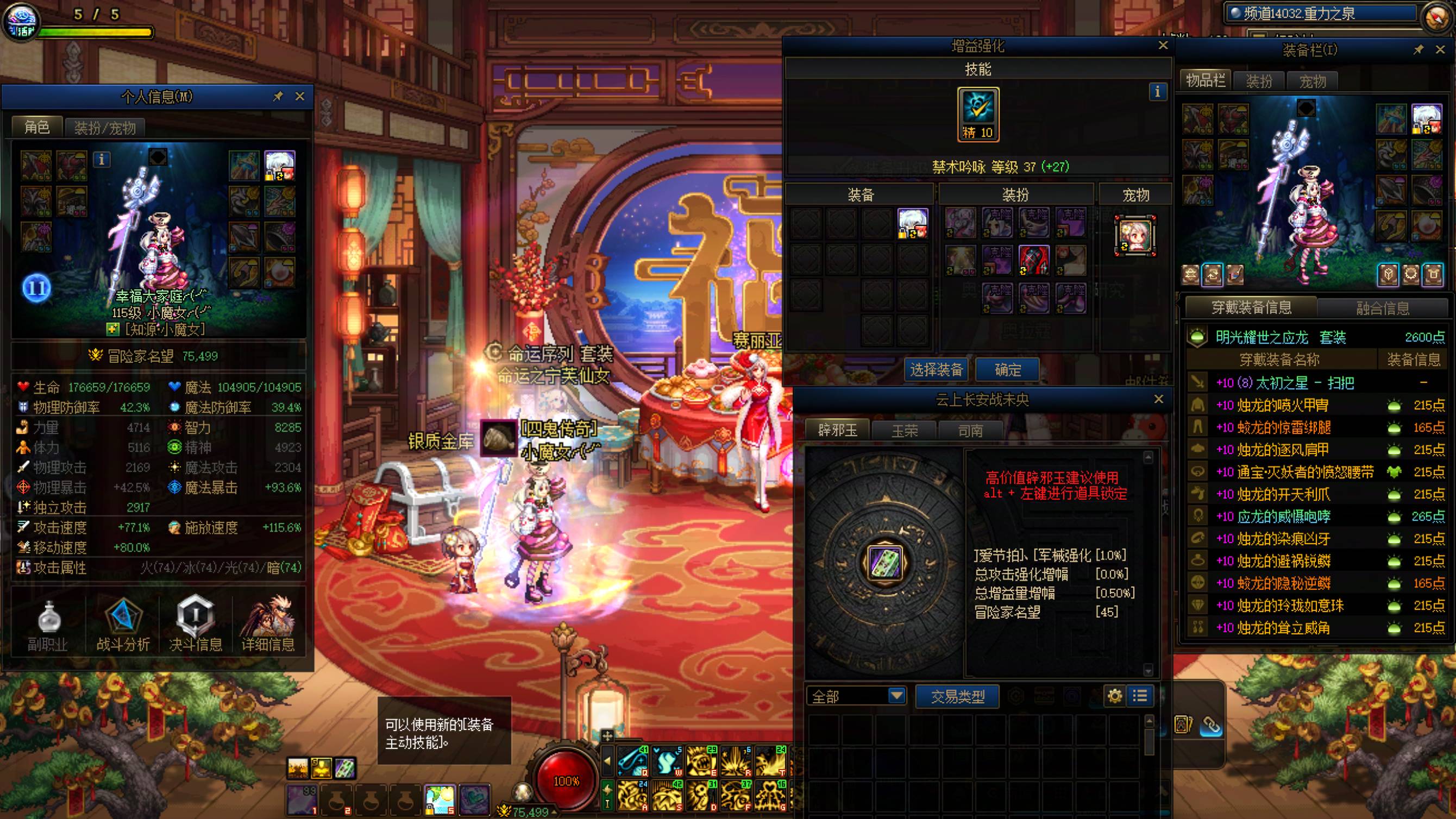The image size is (1456, 819).
Task: Close the 增益强化 buff window
Action: click(x=1163, y=46)
